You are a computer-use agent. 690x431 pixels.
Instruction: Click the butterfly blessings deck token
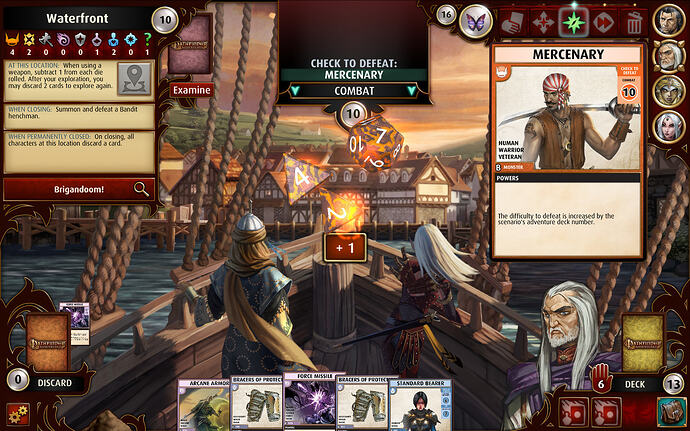click(478, 18)
